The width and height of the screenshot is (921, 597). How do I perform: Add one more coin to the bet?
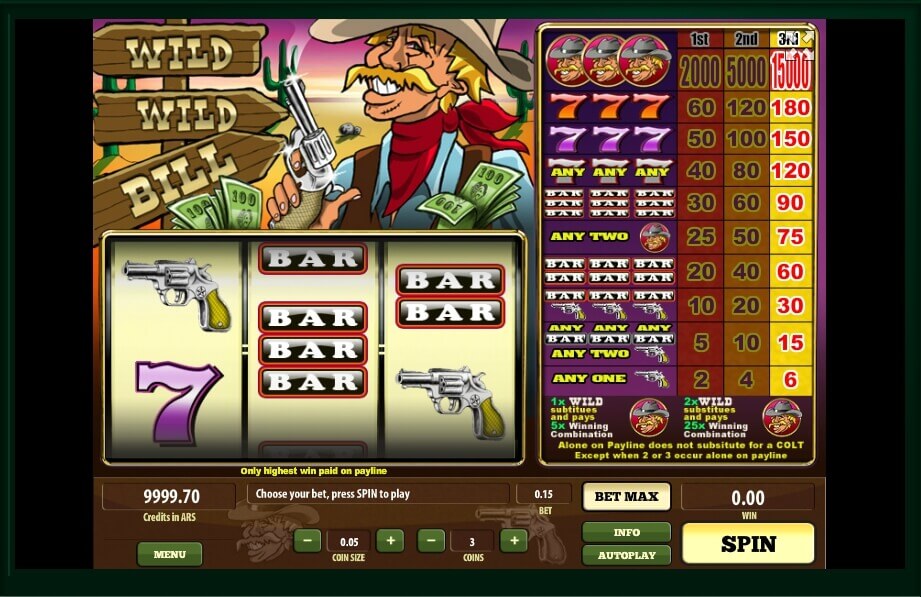(x=513, y=541)
